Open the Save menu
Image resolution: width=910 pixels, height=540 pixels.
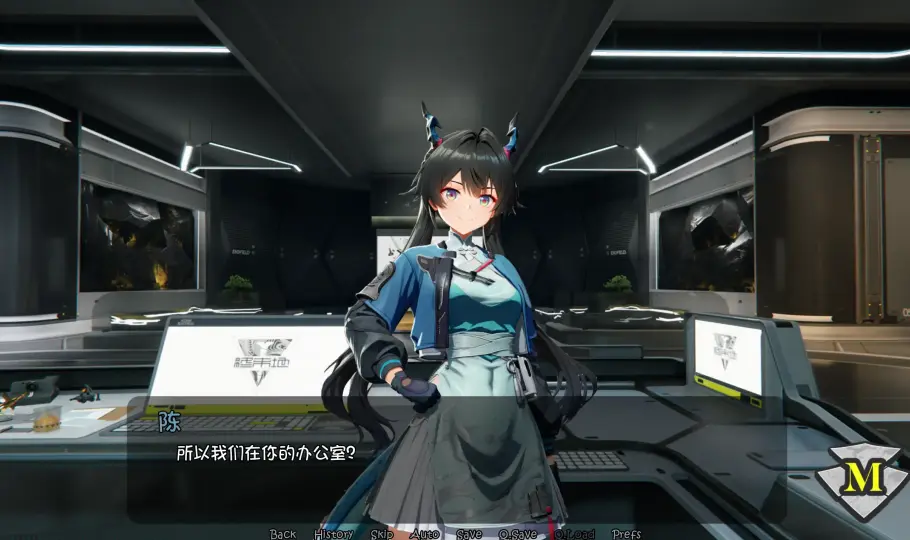[468, 534]
